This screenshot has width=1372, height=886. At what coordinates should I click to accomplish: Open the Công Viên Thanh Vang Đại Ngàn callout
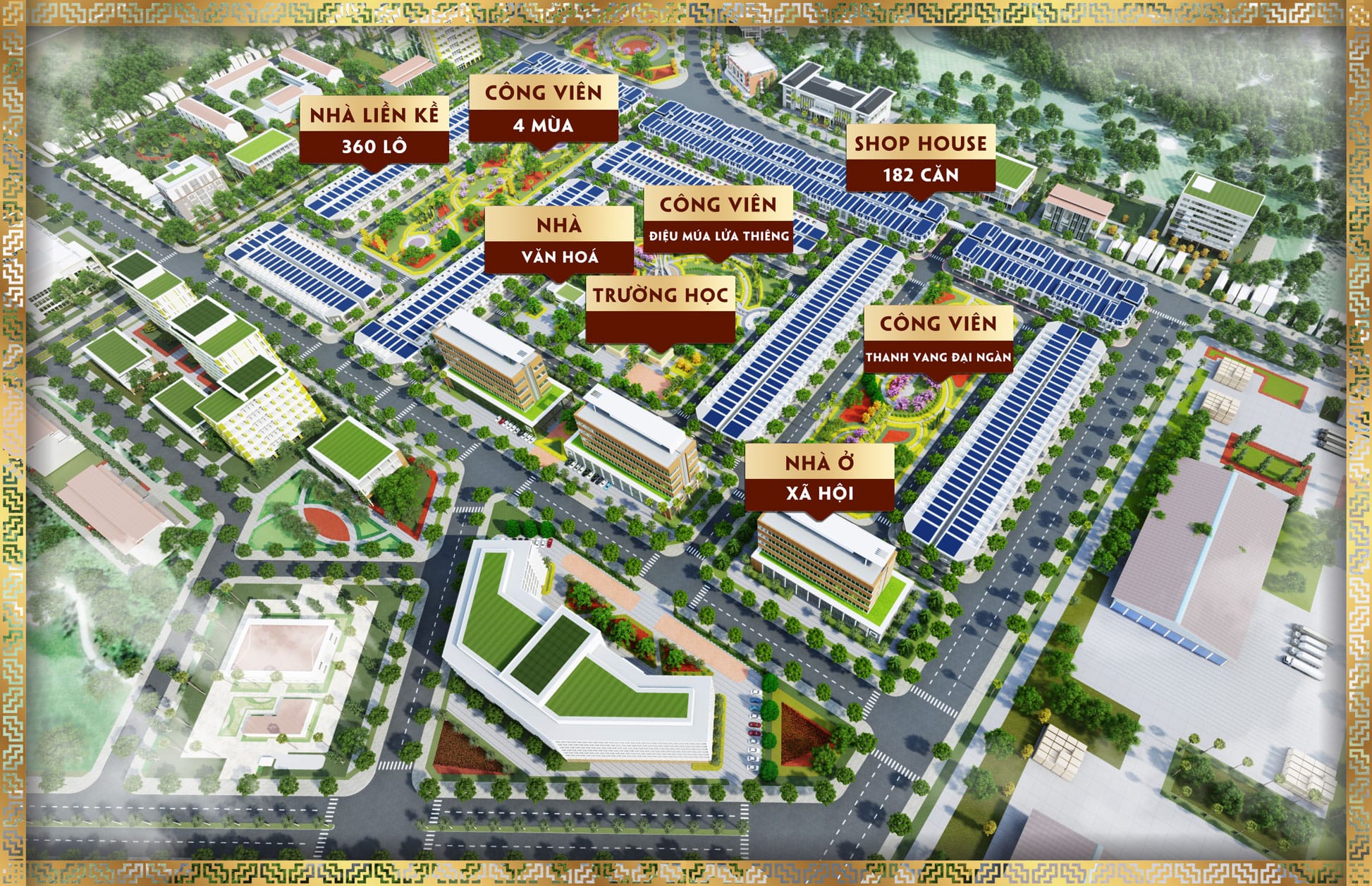tap(938, 339)
